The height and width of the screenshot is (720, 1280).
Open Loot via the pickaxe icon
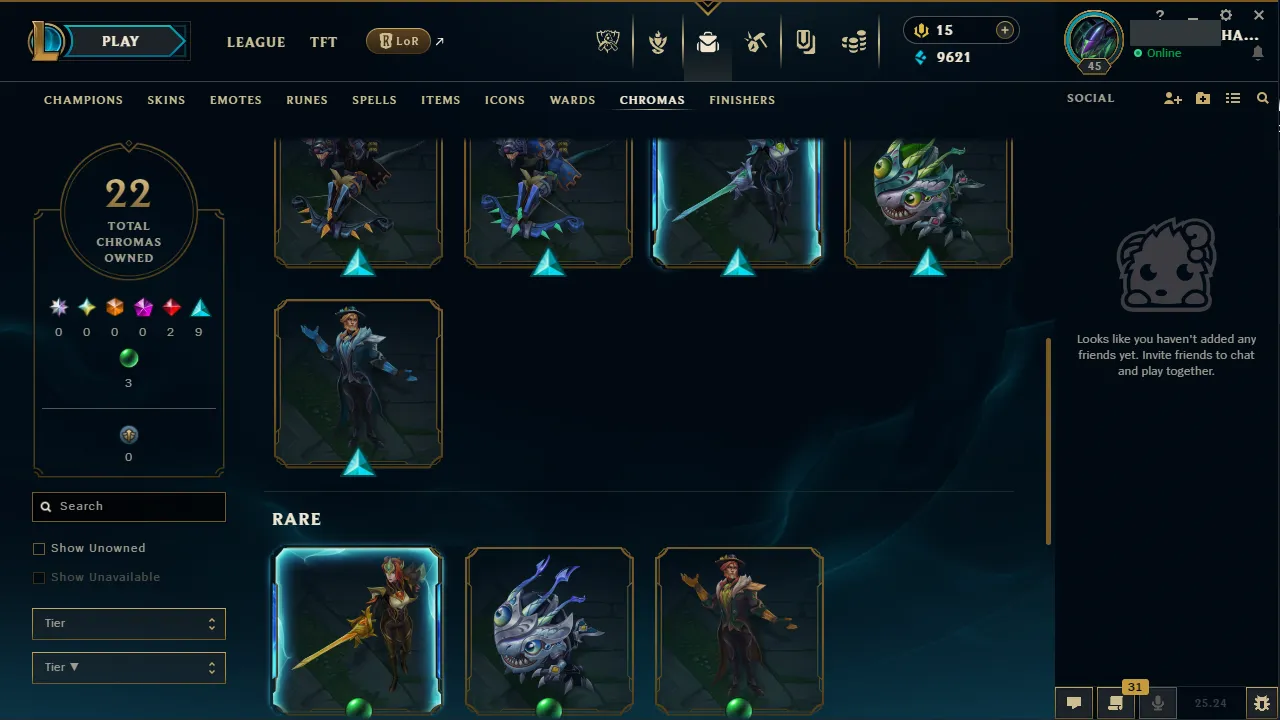pos(756,41)
